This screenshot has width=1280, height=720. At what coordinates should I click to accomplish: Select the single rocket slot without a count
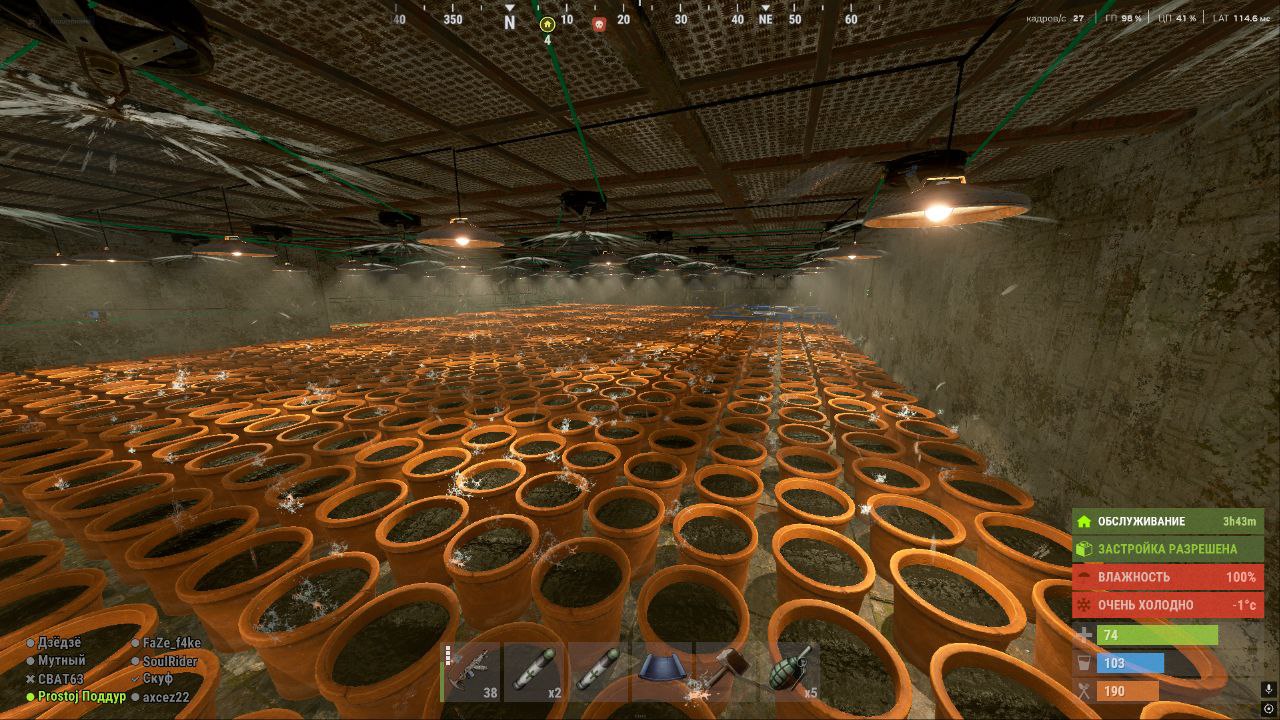597,671
